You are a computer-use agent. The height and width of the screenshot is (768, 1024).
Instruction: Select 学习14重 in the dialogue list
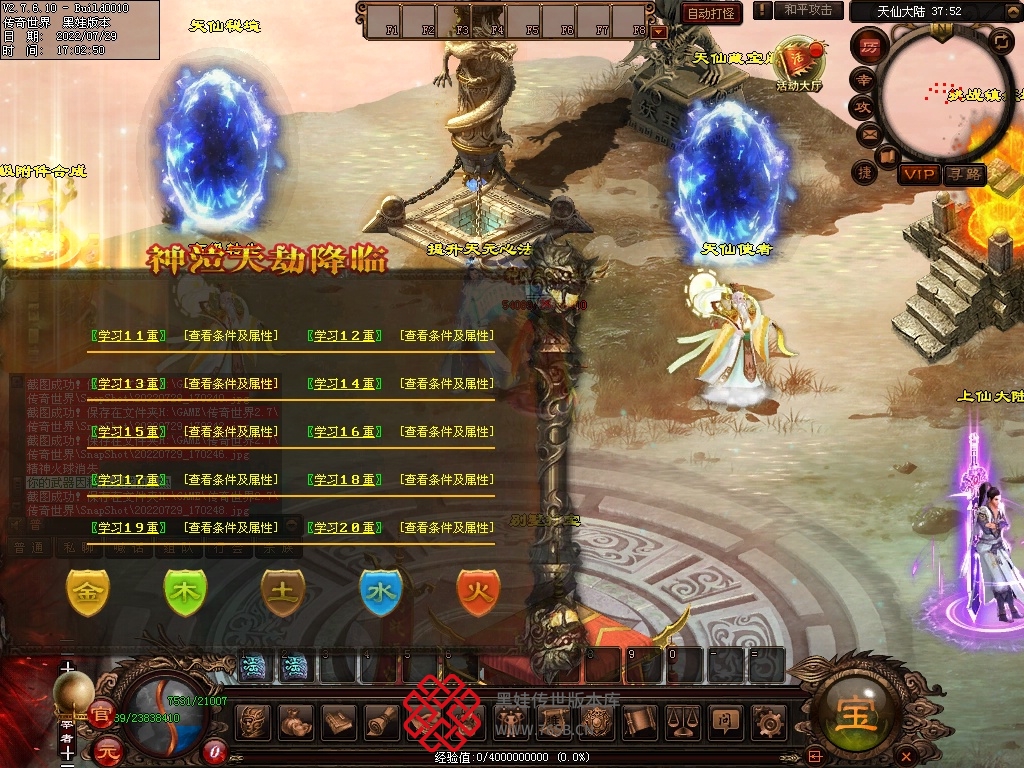[x=344, y=384]
